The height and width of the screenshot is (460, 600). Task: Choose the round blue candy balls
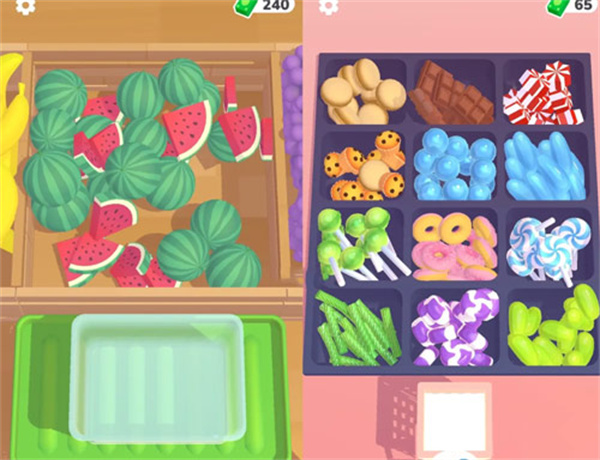coord(452,164)
